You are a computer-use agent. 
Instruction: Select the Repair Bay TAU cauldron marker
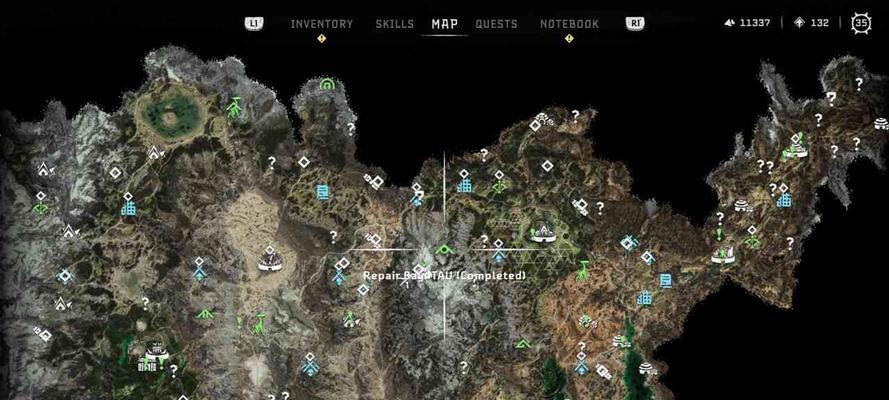(444, 250)
